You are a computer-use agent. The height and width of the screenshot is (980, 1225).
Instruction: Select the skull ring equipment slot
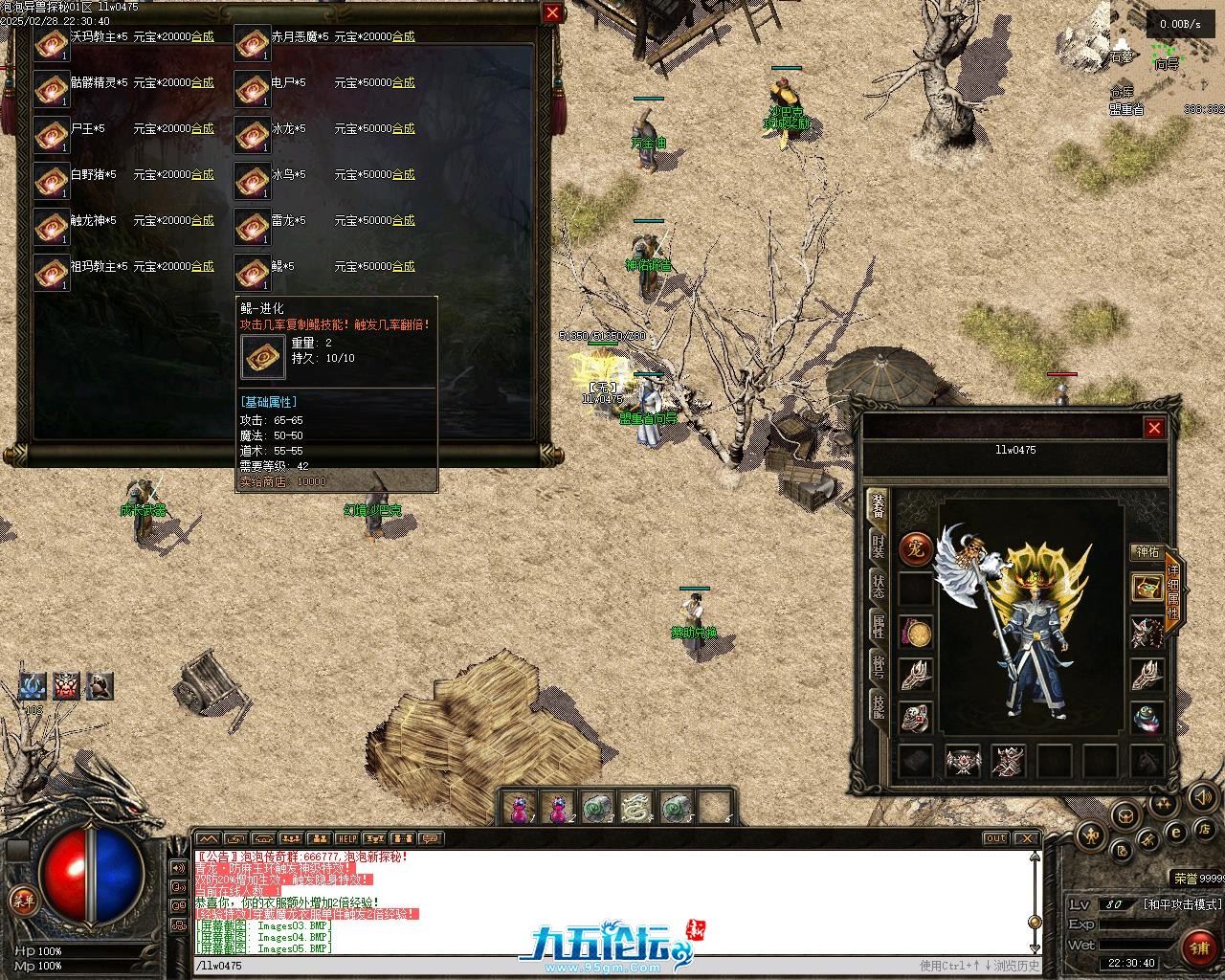pos(916,718)
